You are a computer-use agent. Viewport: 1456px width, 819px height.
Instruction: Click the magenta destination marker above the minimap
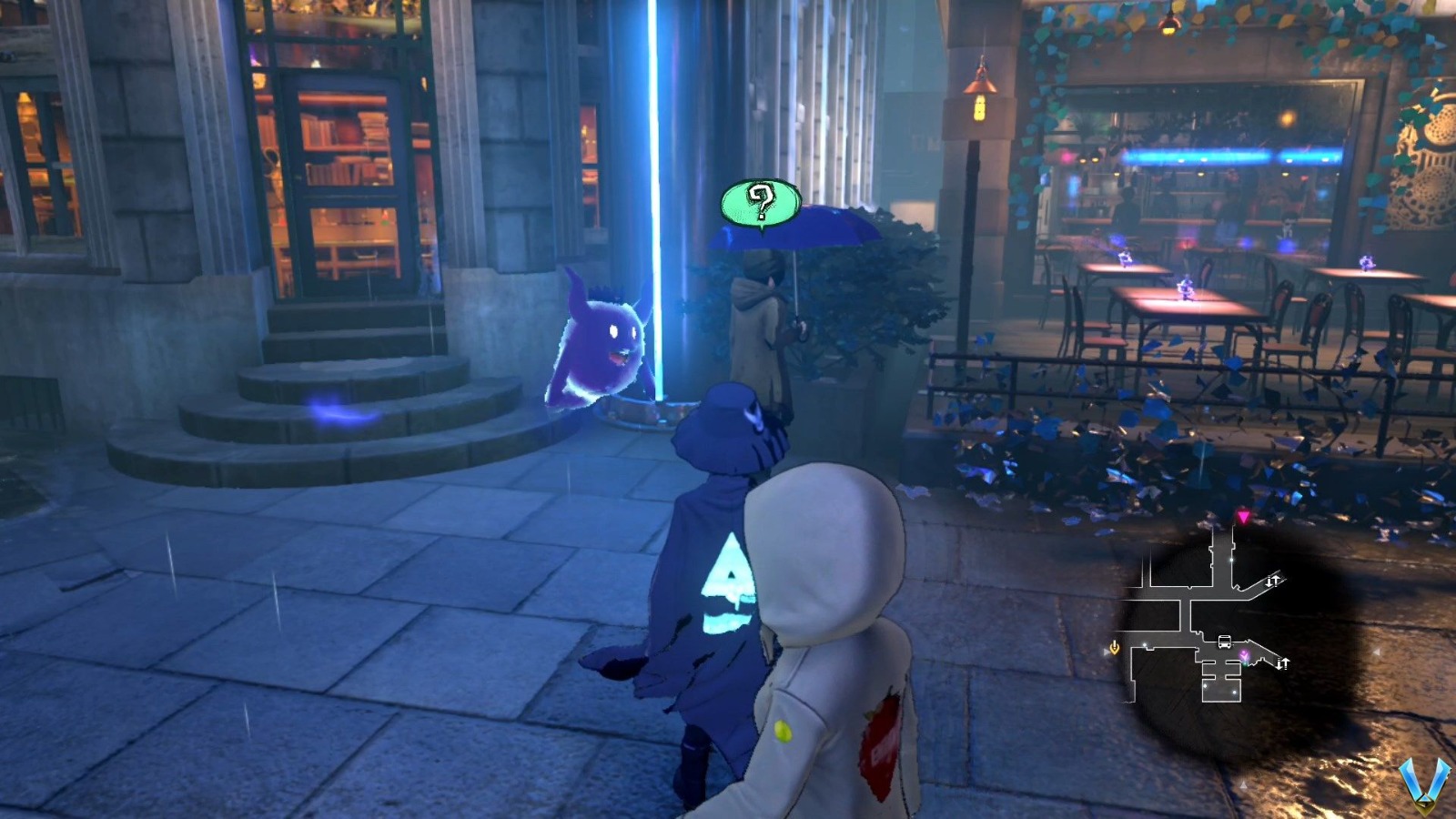click(1243, 516)
